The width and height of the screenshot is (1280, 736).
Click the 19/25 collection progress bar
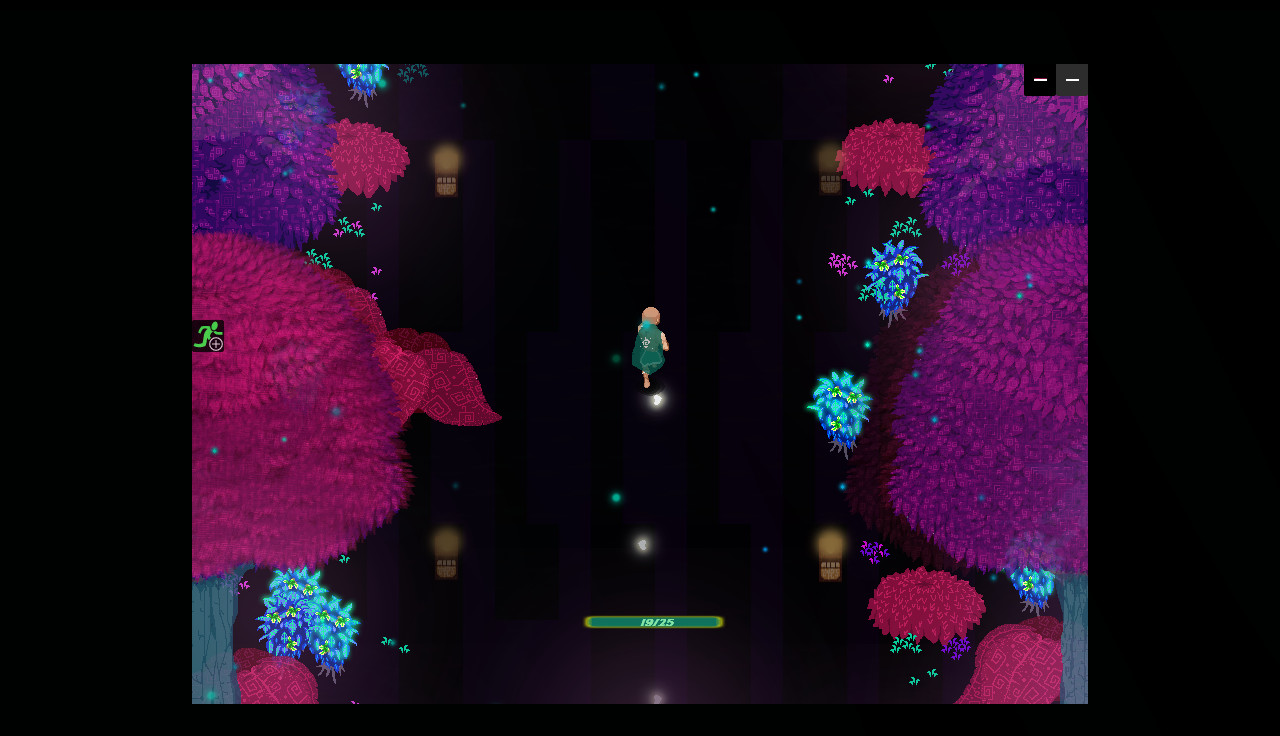pos(653,621)
